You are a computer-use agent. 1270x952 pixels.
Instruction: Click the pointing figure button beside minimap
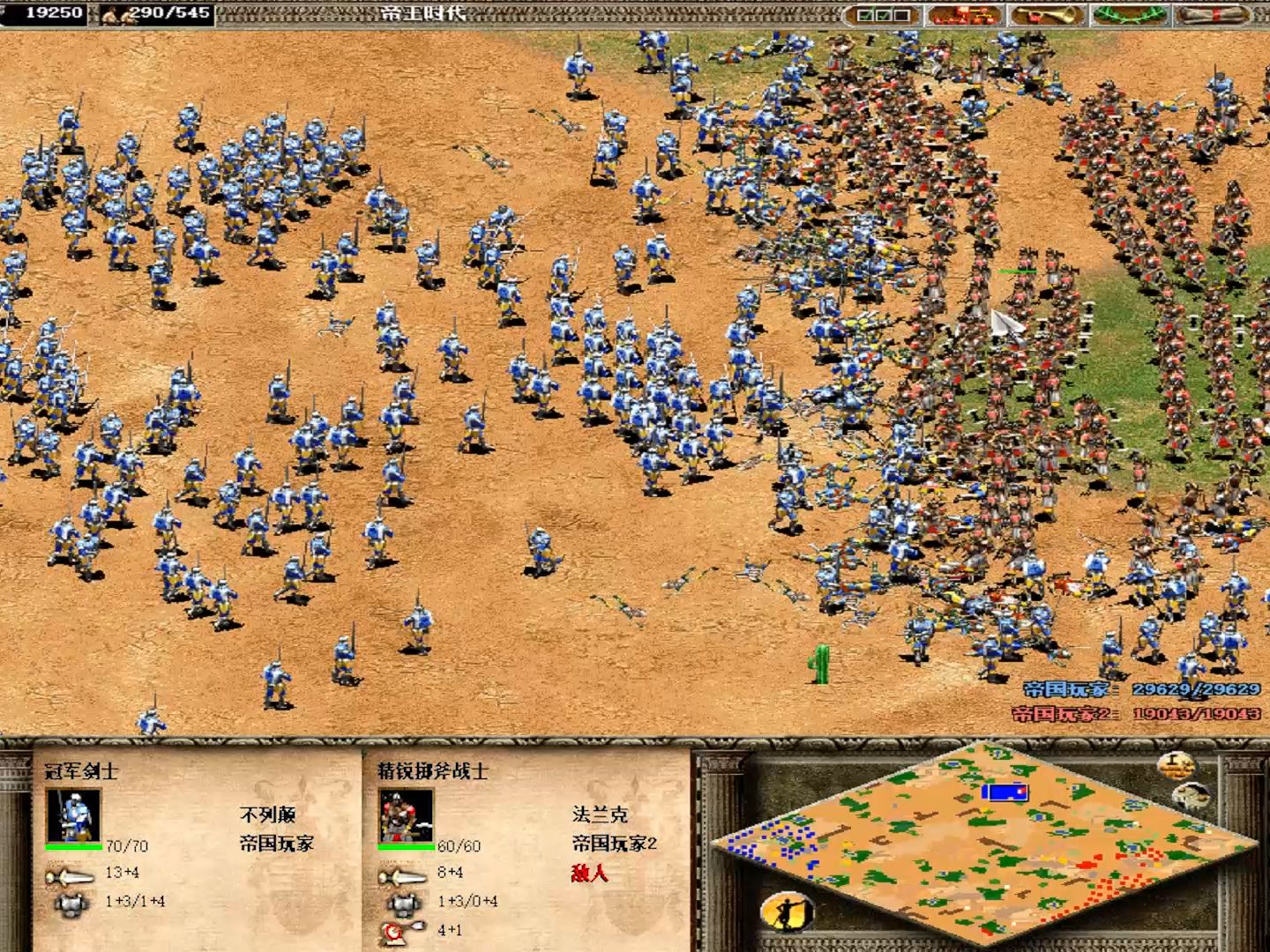click(x=787, y=911)
